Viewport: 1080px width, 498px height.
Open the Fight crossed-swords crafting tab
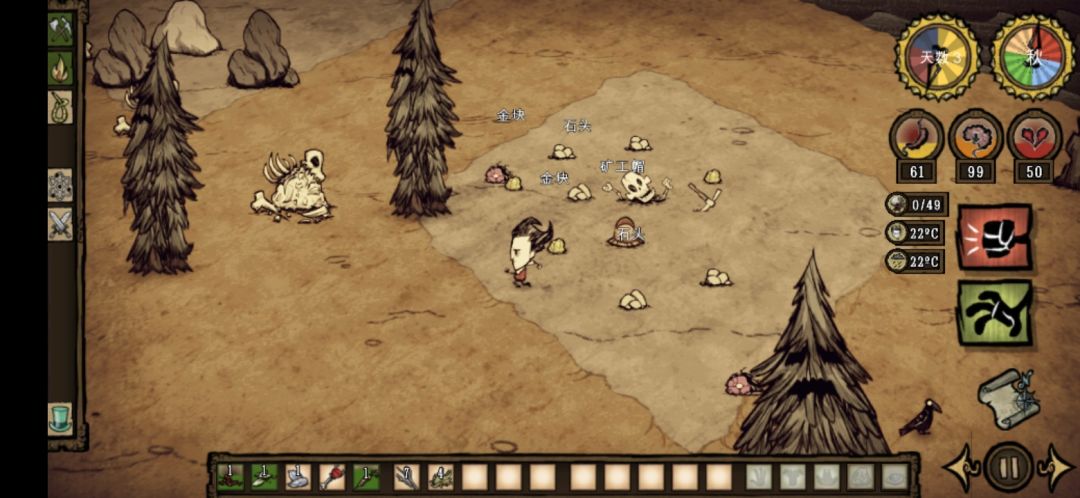[60, 224]
